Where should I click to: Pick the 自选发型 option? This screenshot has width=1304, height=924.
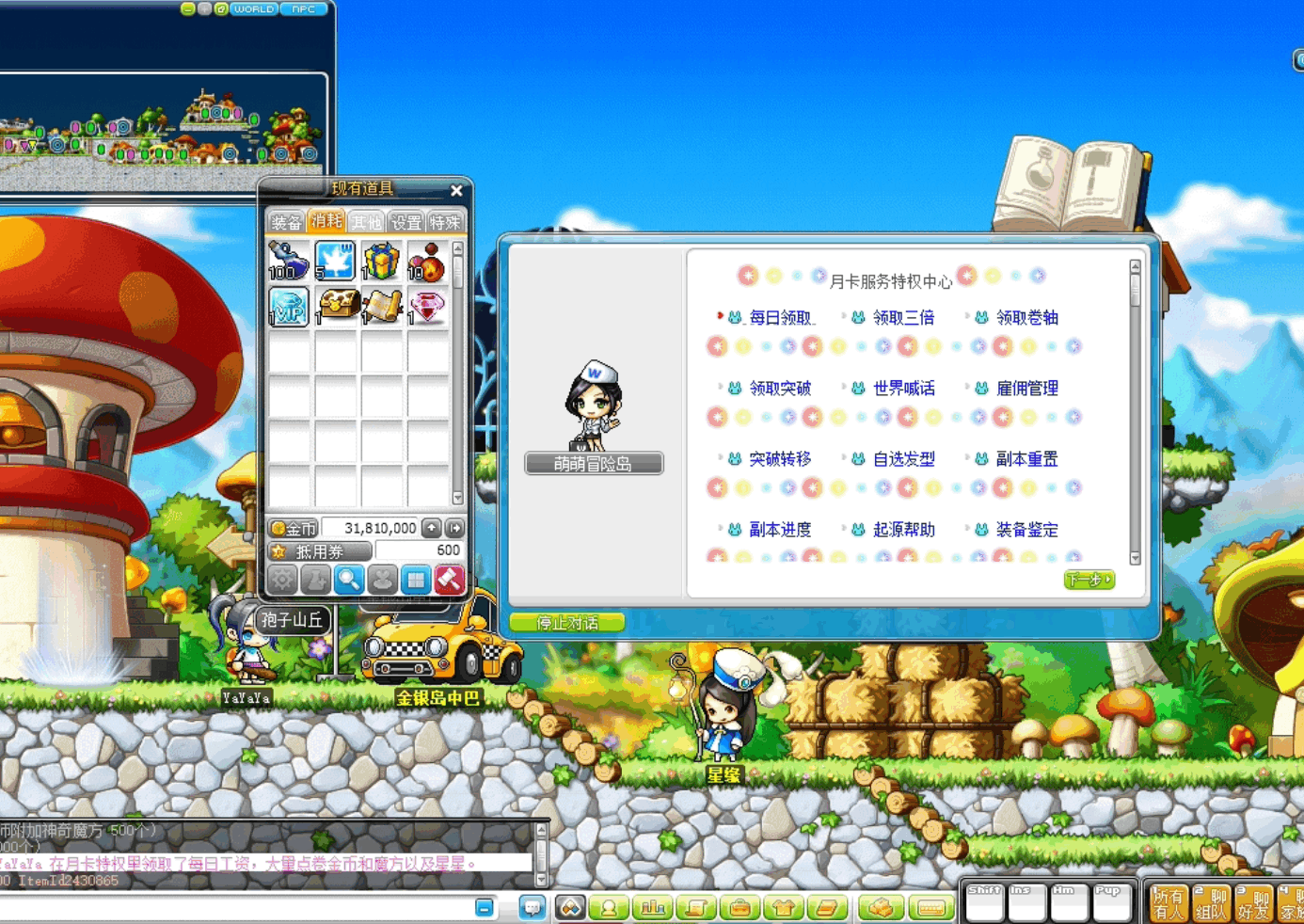903,459
